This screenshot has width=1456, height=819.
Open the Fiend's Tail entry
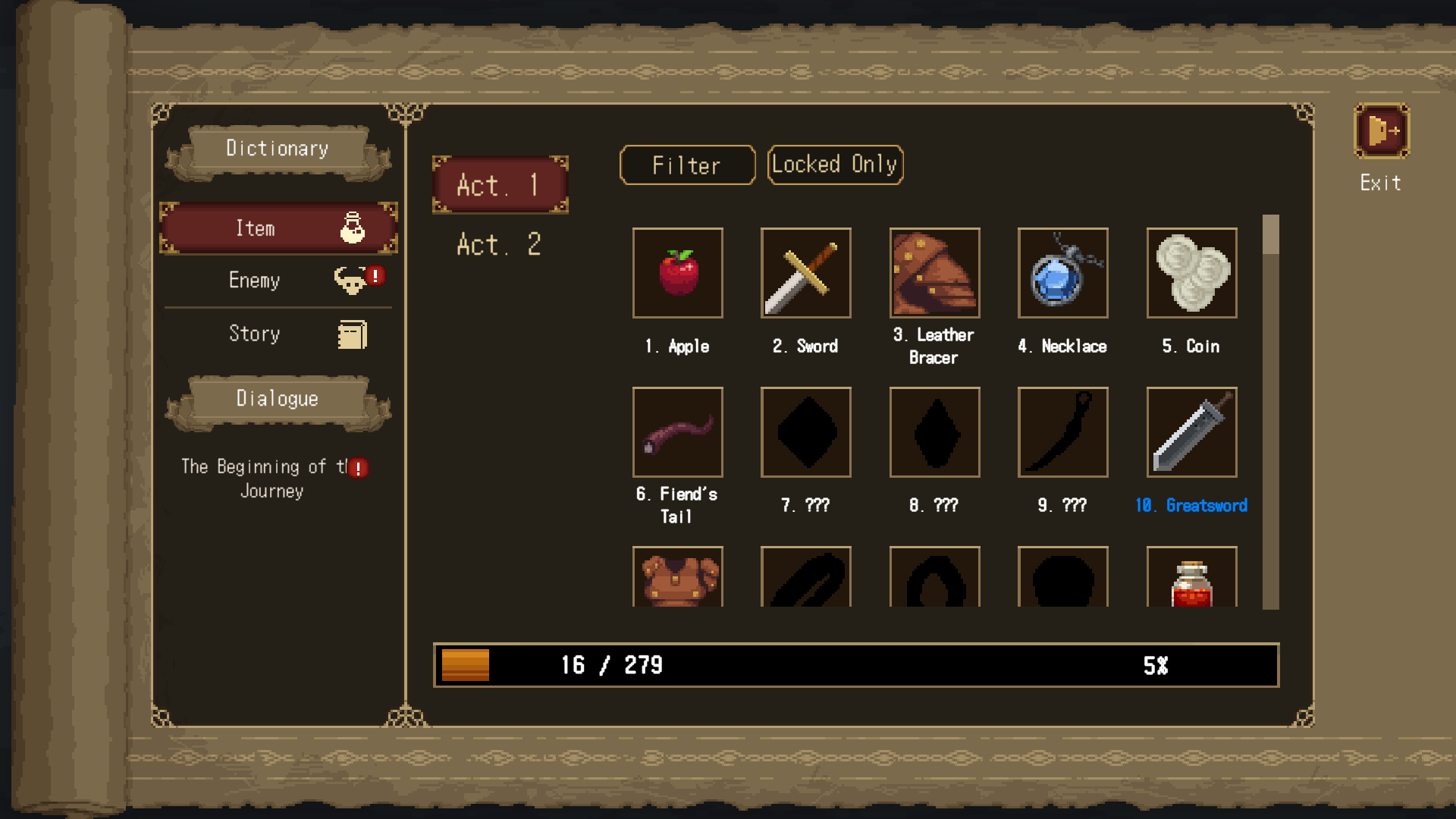(x=677, y=432)
